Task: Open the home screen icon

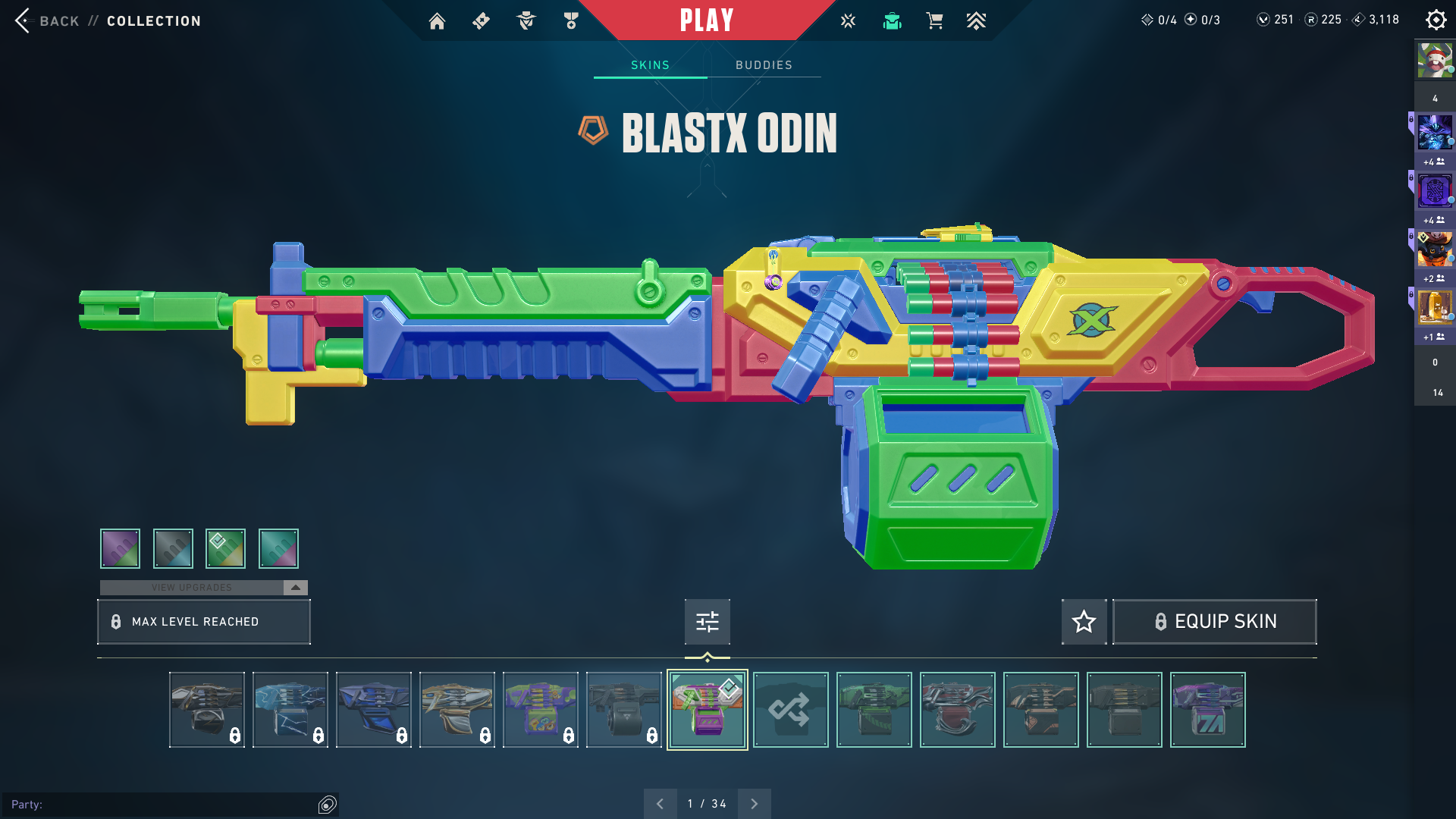Action: tap(437, 21)
